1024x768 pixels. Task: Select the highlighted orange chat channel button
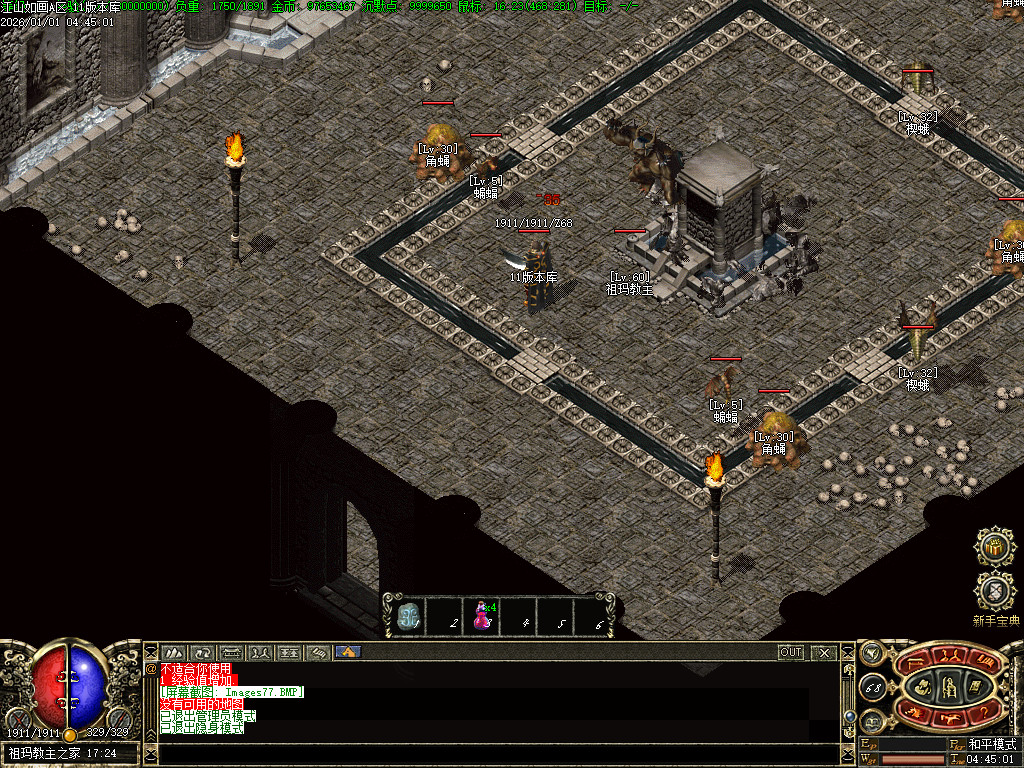348,652
